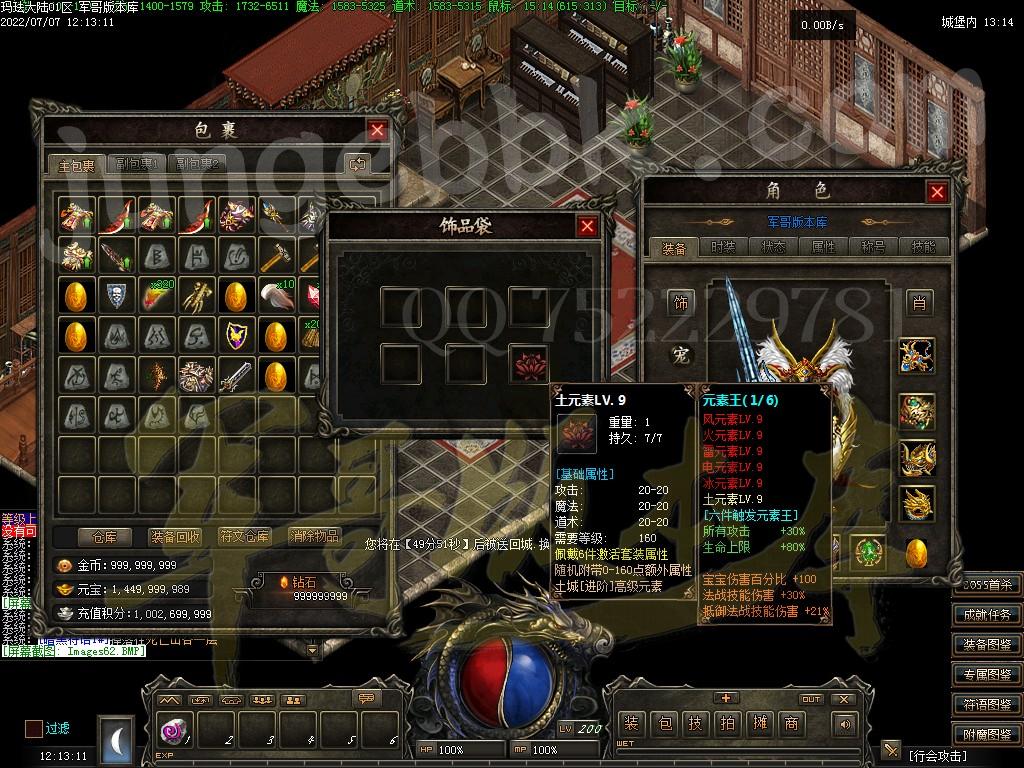Image resolution: width=1024 pixels, height=768 pixels.
Task: Toggle the 过滤 filter checkbox
Action: tap(34, 729)
